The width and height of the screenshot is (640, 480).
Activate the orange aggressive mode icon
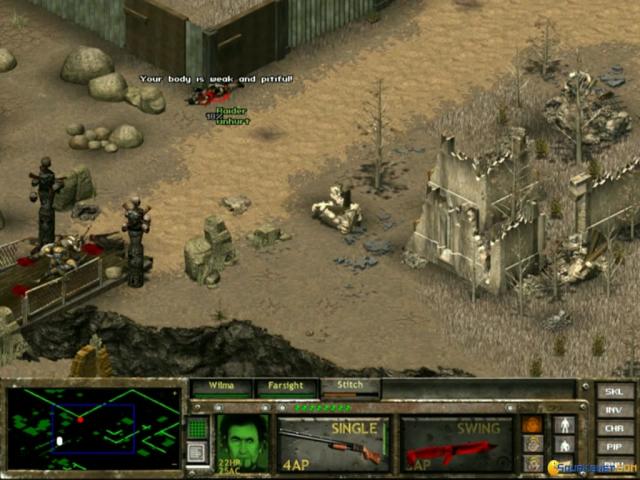pyautogui.click(x=533, y=425)
